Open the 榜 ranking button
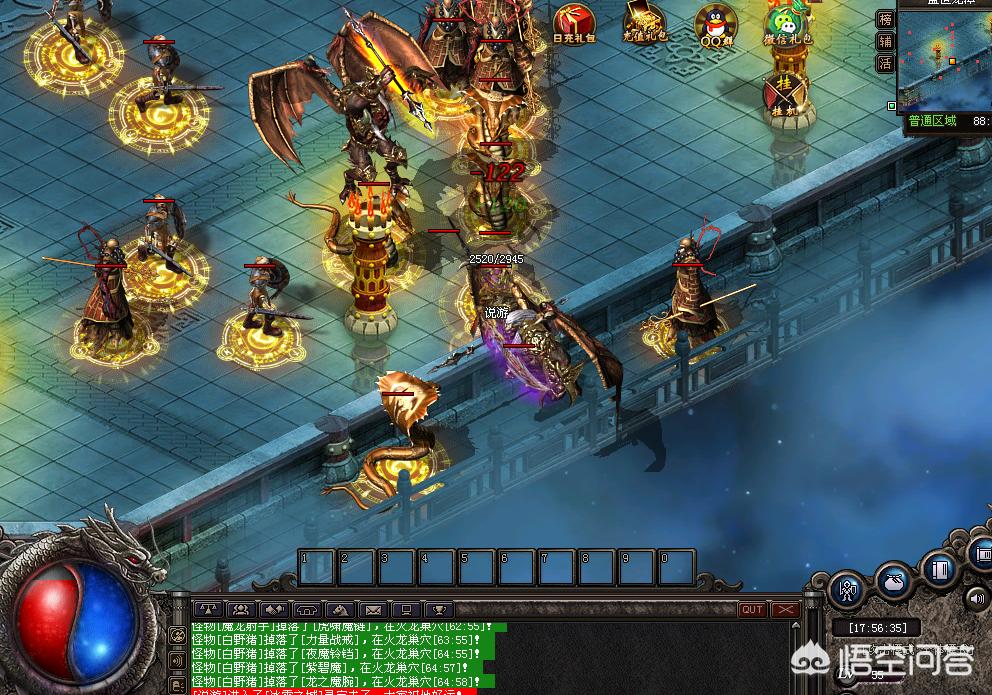Image resolution: width=992 pixels, height=695 pixels. pos(885,19)
